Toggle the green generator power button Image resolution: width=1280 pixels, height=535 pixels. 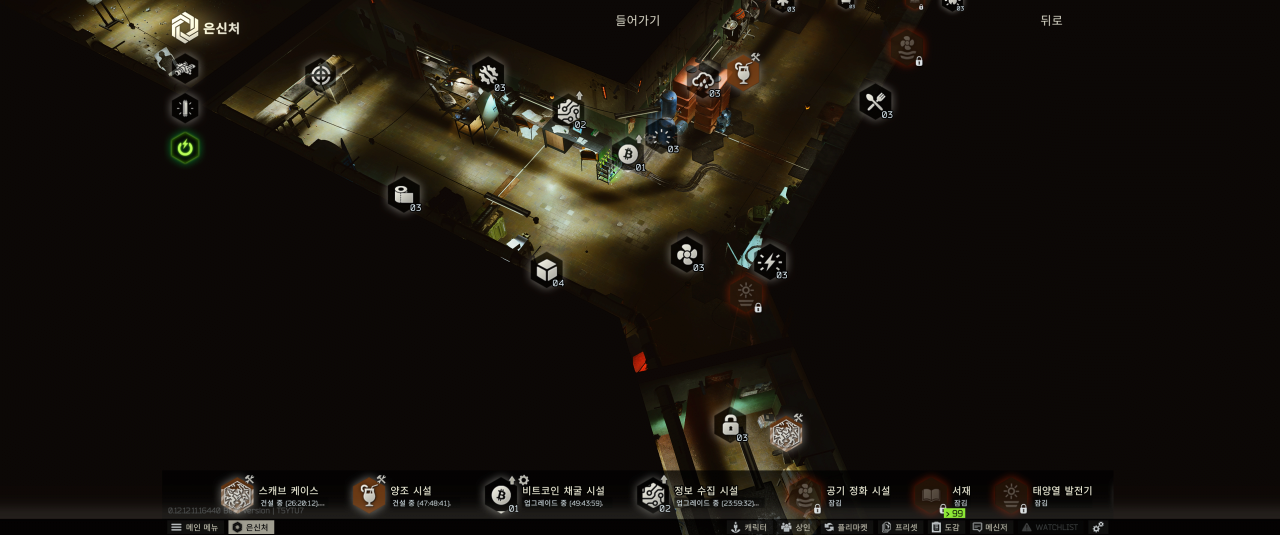point(184,148)
